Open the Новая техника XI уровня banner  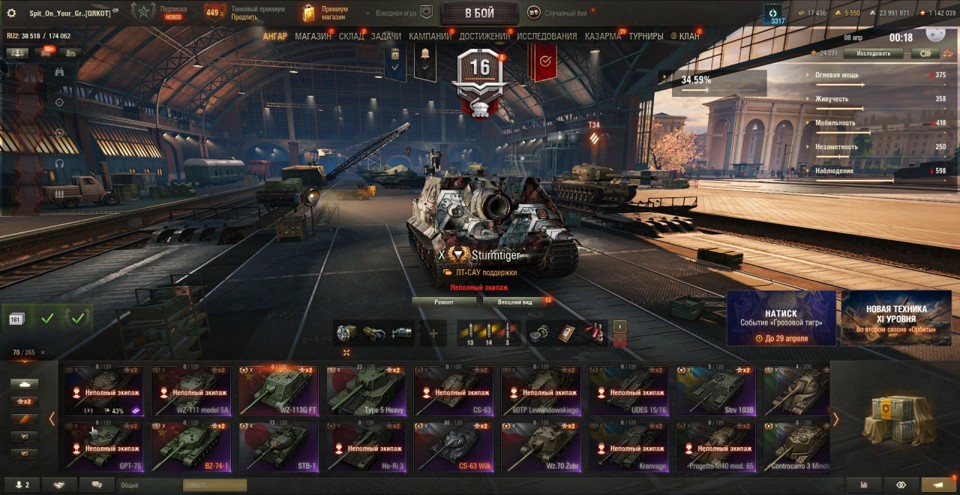click(896, 318)
